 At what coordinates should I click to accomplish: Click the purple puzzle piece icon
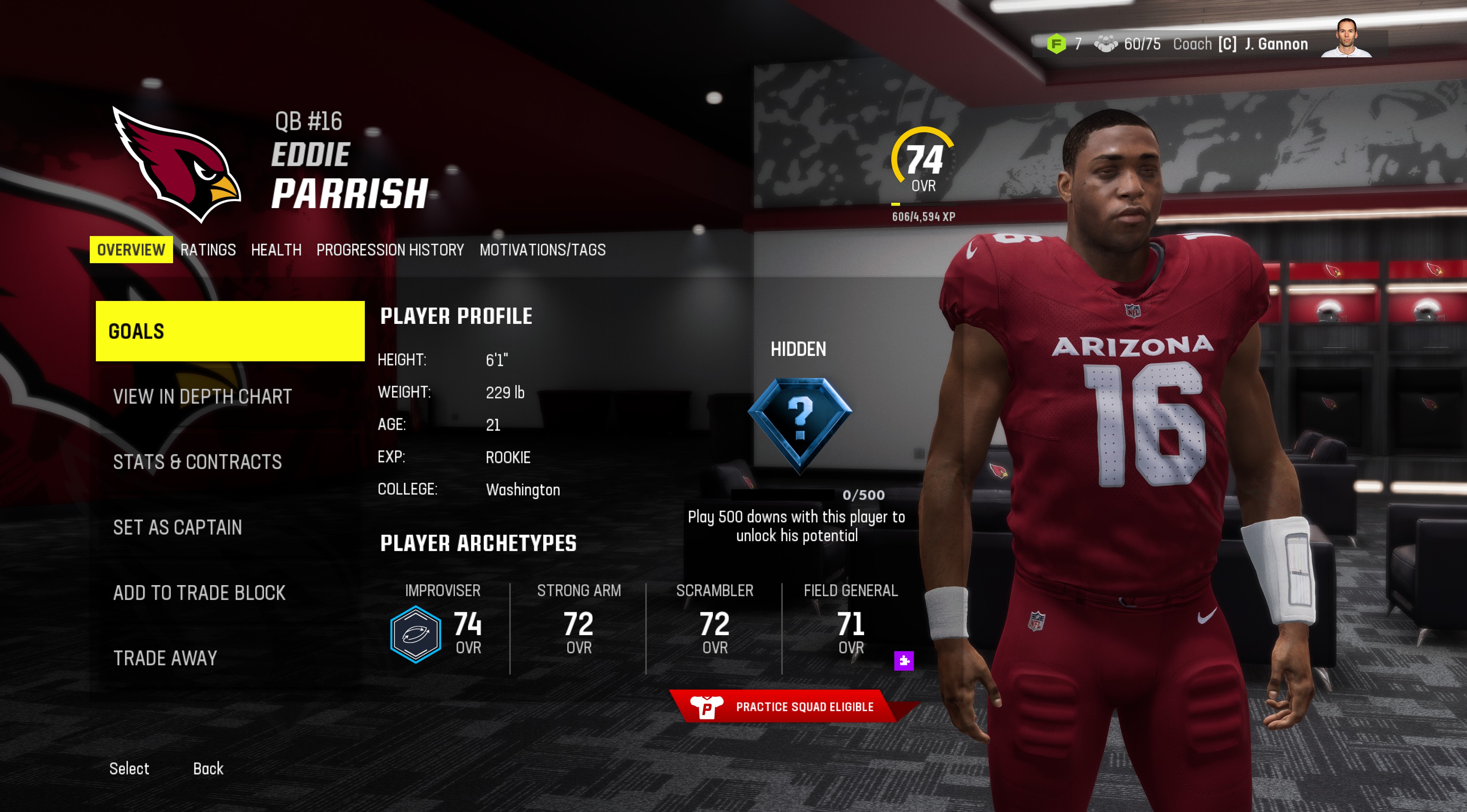904,660
